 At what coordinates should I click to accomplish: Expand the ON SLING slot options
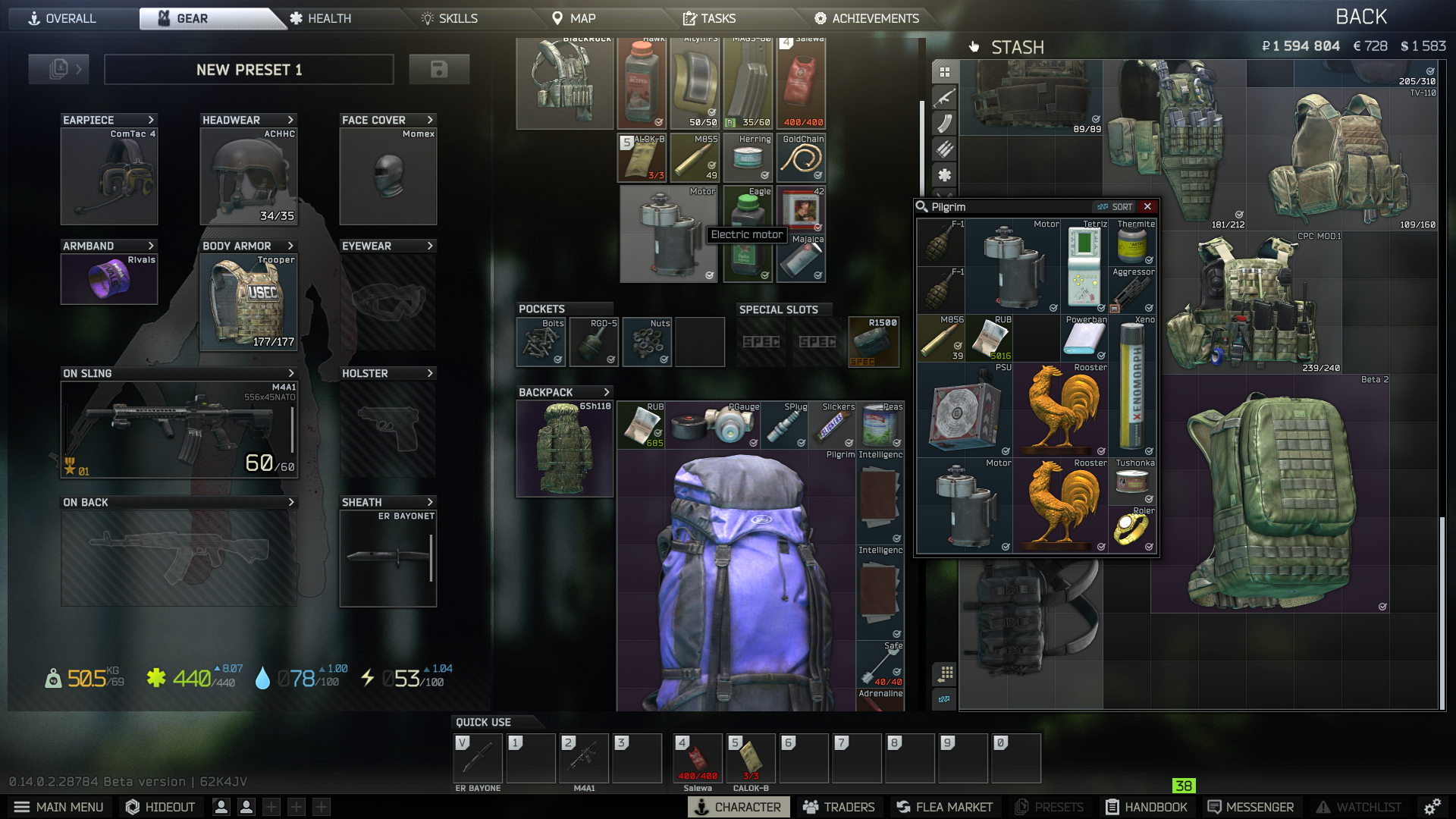(290, 373)
